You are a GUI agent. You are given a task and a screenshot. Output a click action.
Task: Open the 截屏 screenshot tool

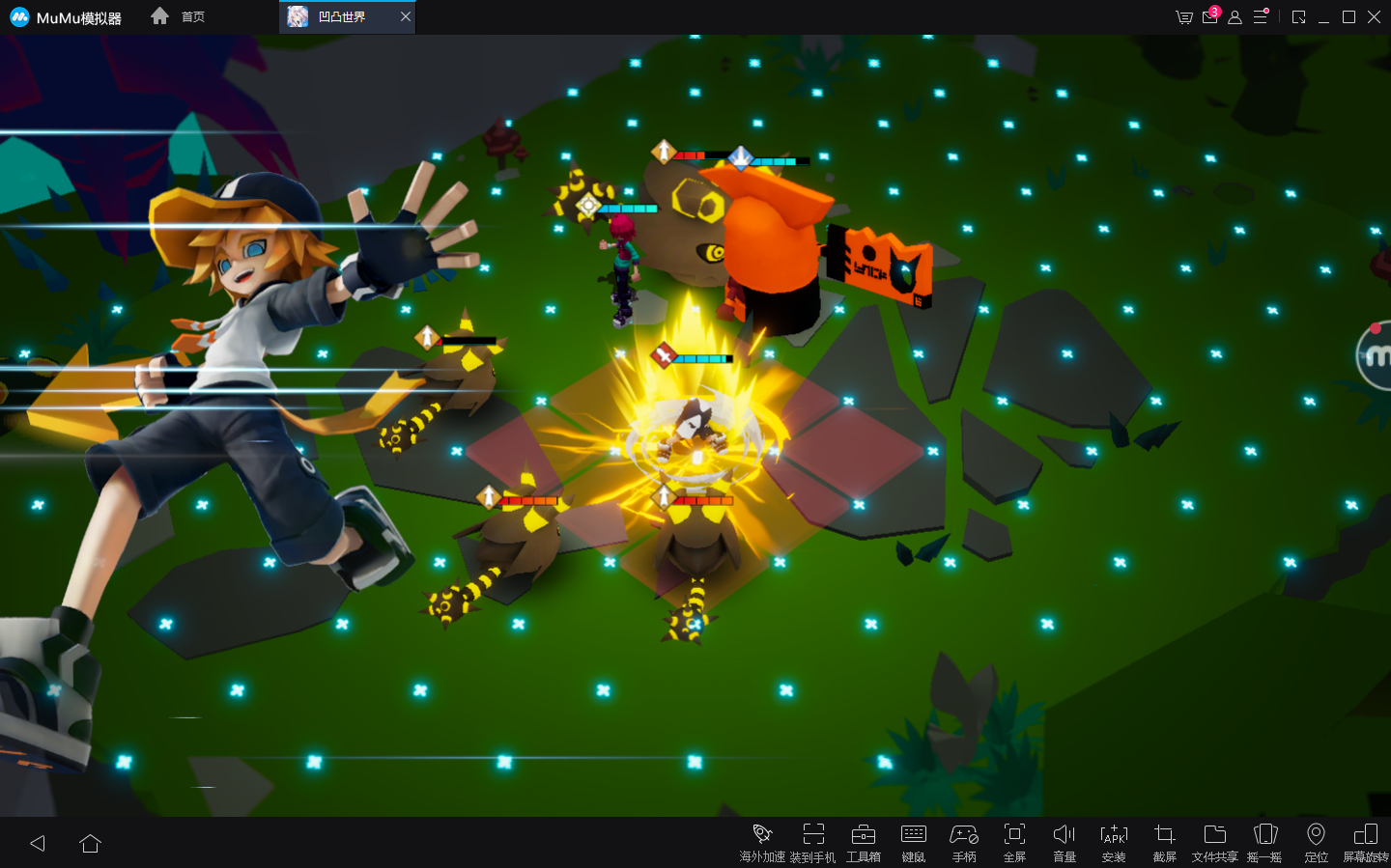1164,842
